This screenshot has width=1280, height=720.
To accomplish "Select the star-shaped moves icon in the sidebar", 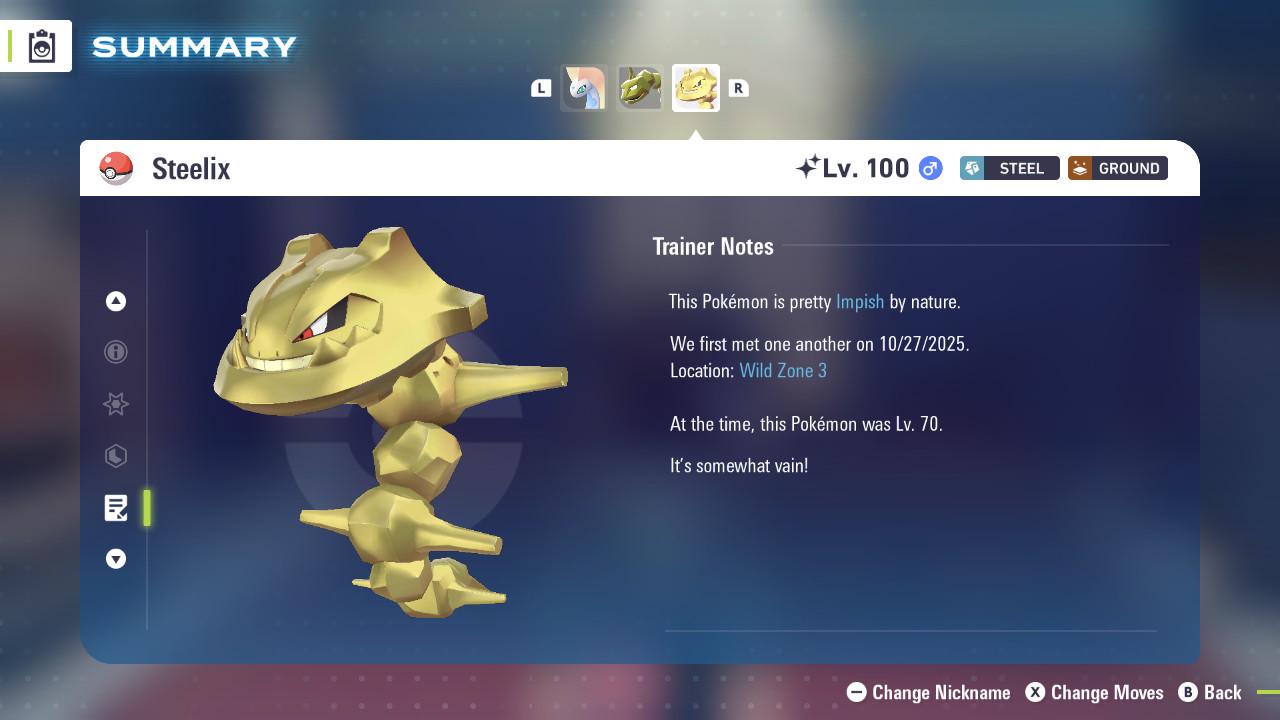I will (x=116, y=404).
